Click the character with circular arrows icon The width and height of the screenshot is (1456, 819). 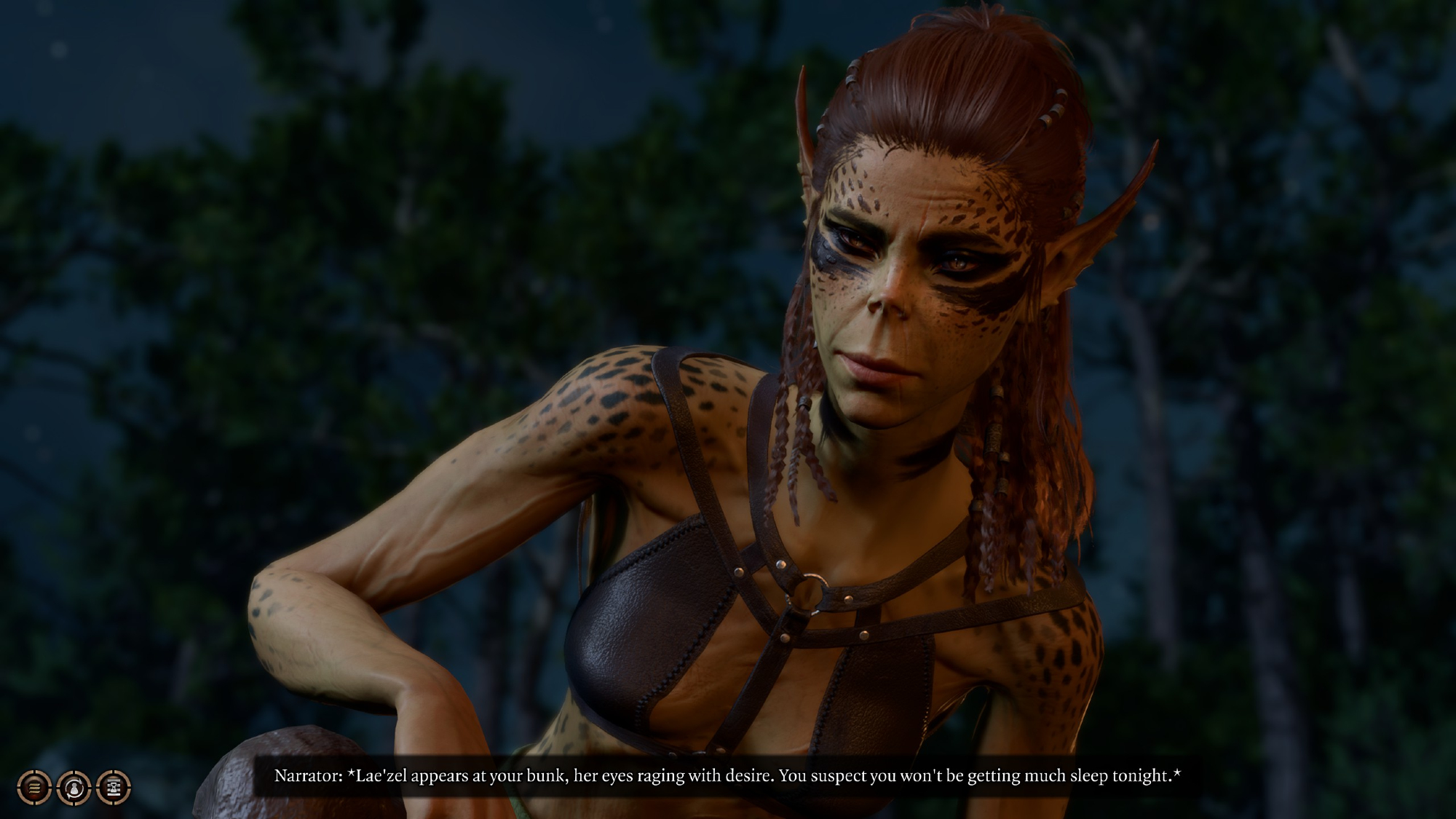(x=74, y=788)
